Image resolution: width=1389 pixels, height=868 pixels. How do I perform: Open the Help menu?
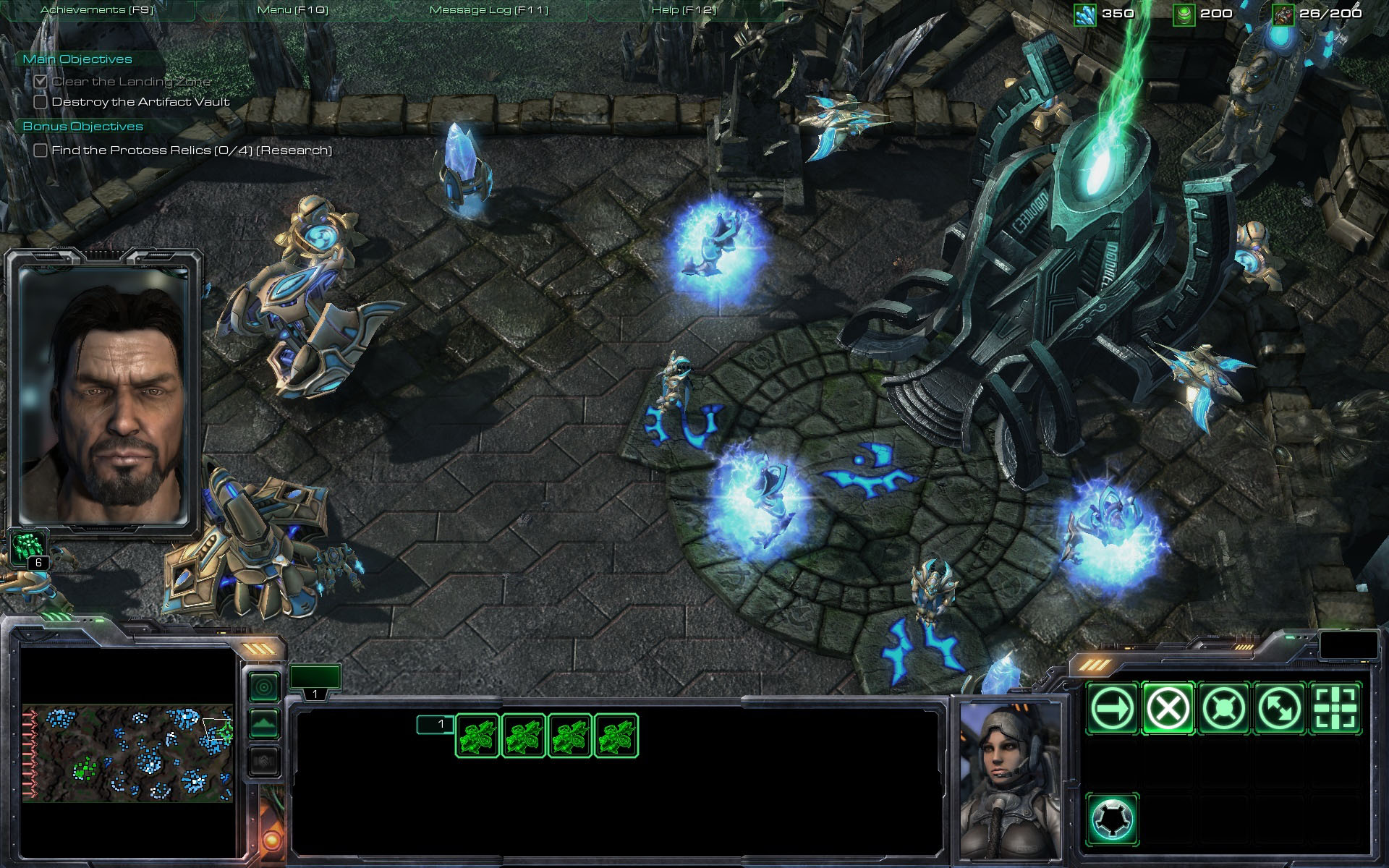[683, 10]
